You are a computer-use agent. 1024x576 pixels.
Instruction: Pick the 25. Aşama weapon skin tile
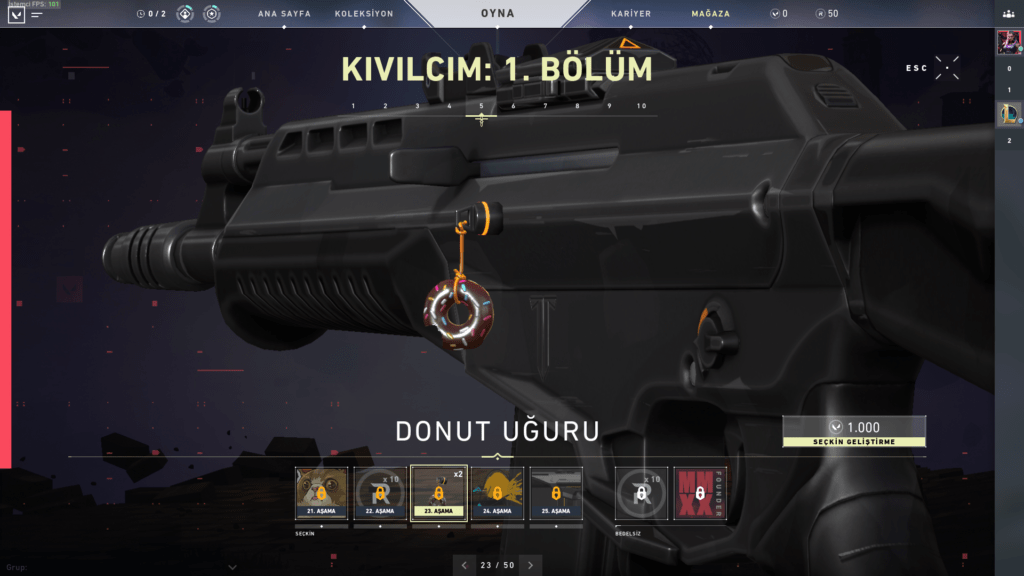tap(556, 493)
